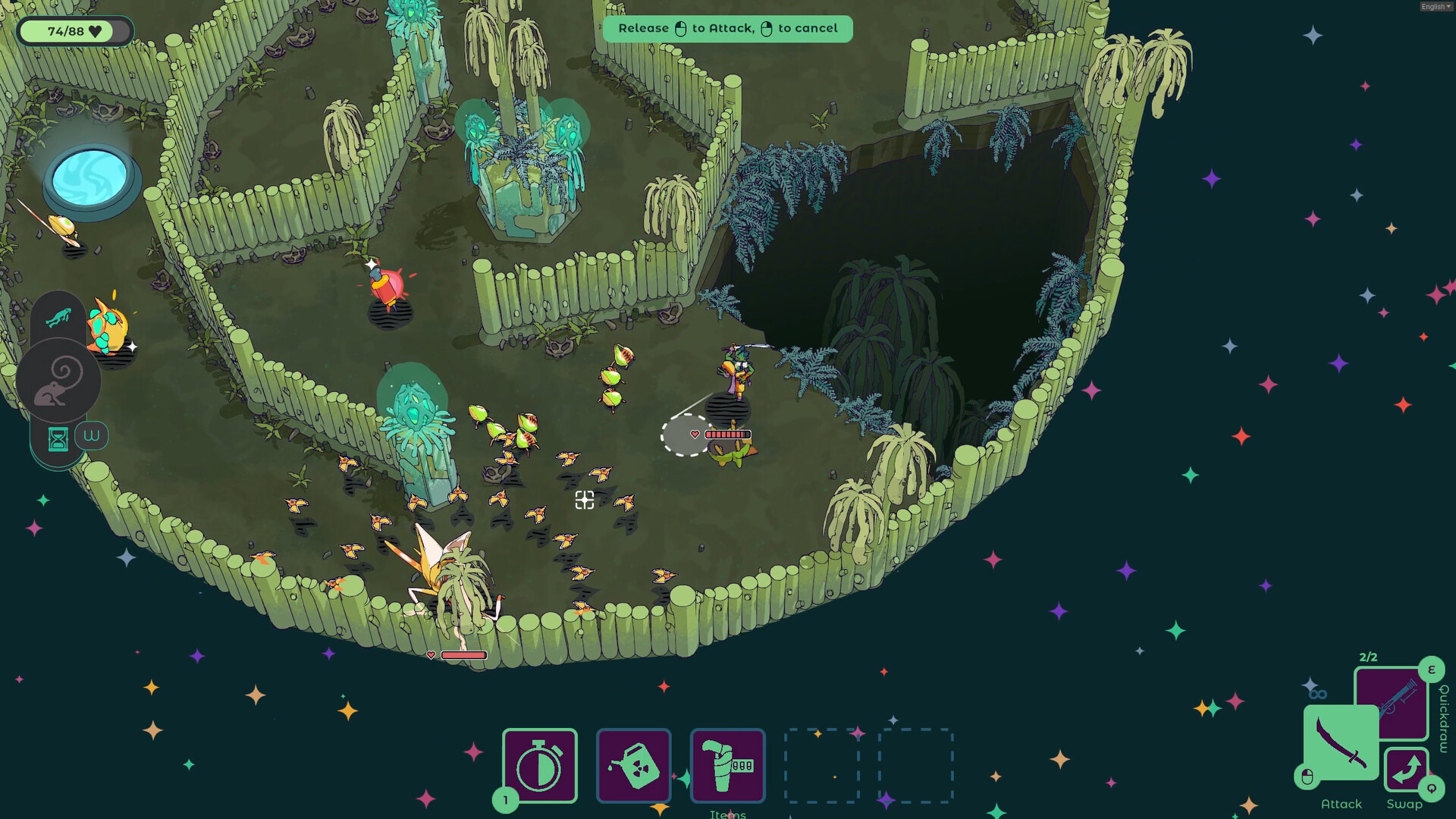1456x819 pixels.
Task: Activate the curled-tail rat ability
Action: pyautogui.click(x=58, y=380)
